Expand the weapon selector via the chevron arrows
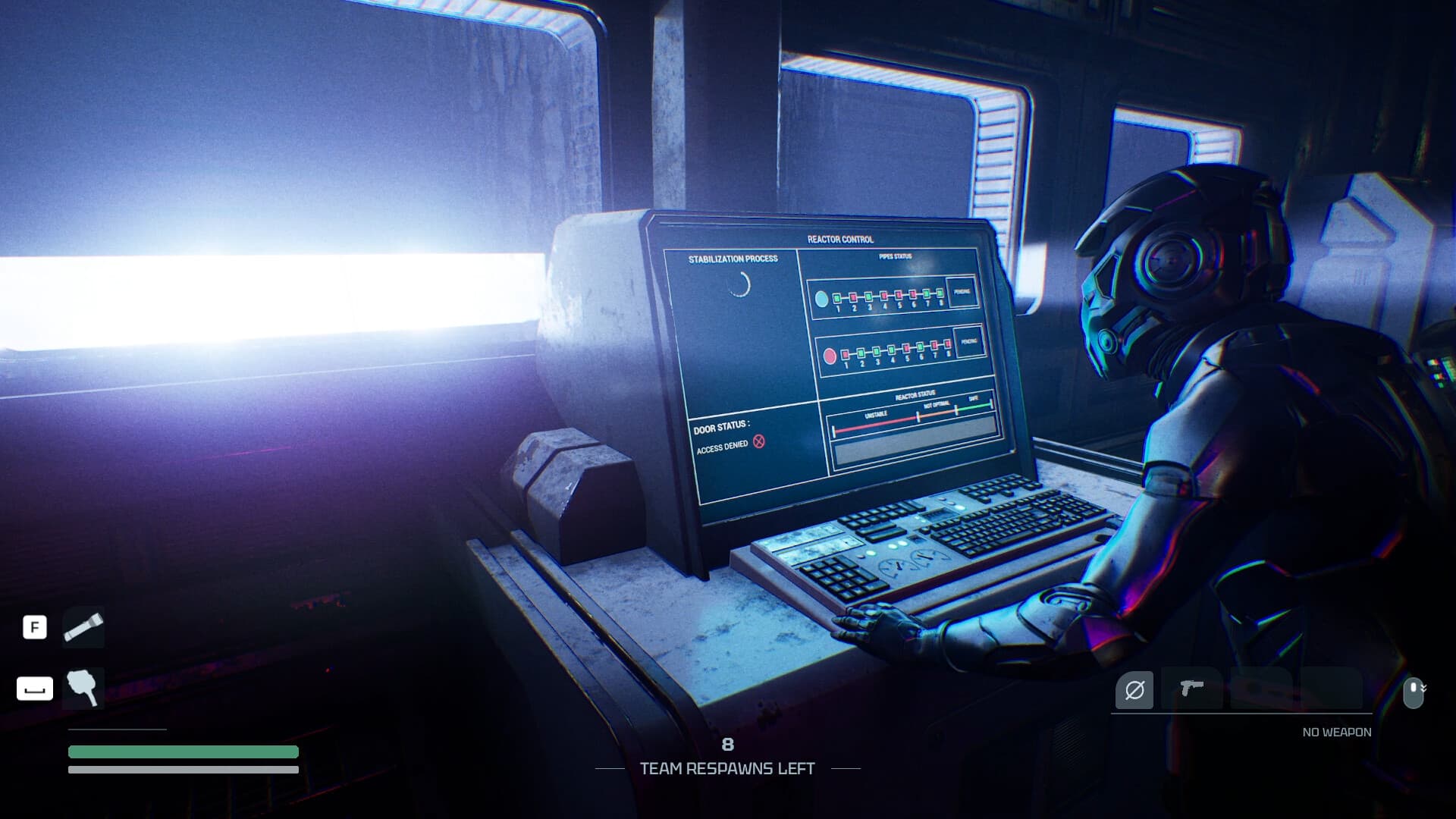1456x819 pixels. 1425,687
